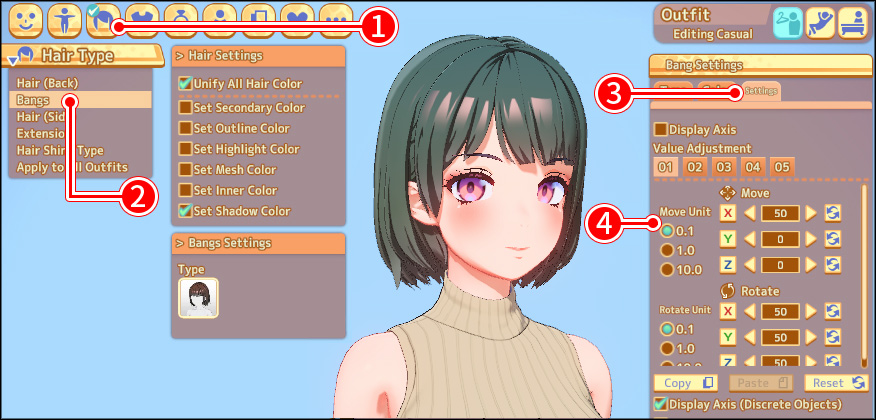Increase Move X value with right arrow
Screen dimensions: 876x420
tap(811, 212)
